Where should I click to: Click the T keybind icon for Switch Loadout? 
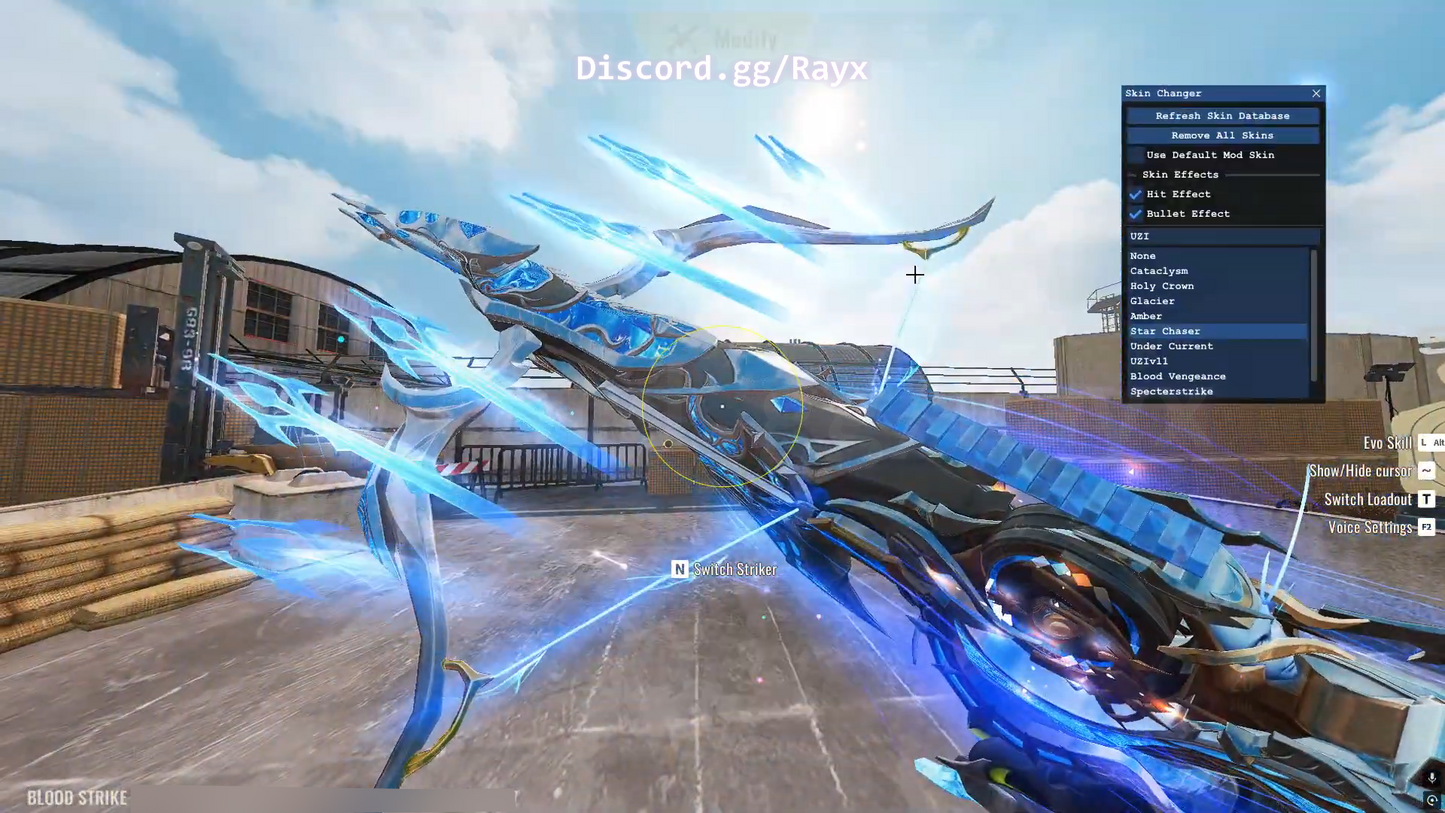pyautogui.click(x=1426, y=498)
